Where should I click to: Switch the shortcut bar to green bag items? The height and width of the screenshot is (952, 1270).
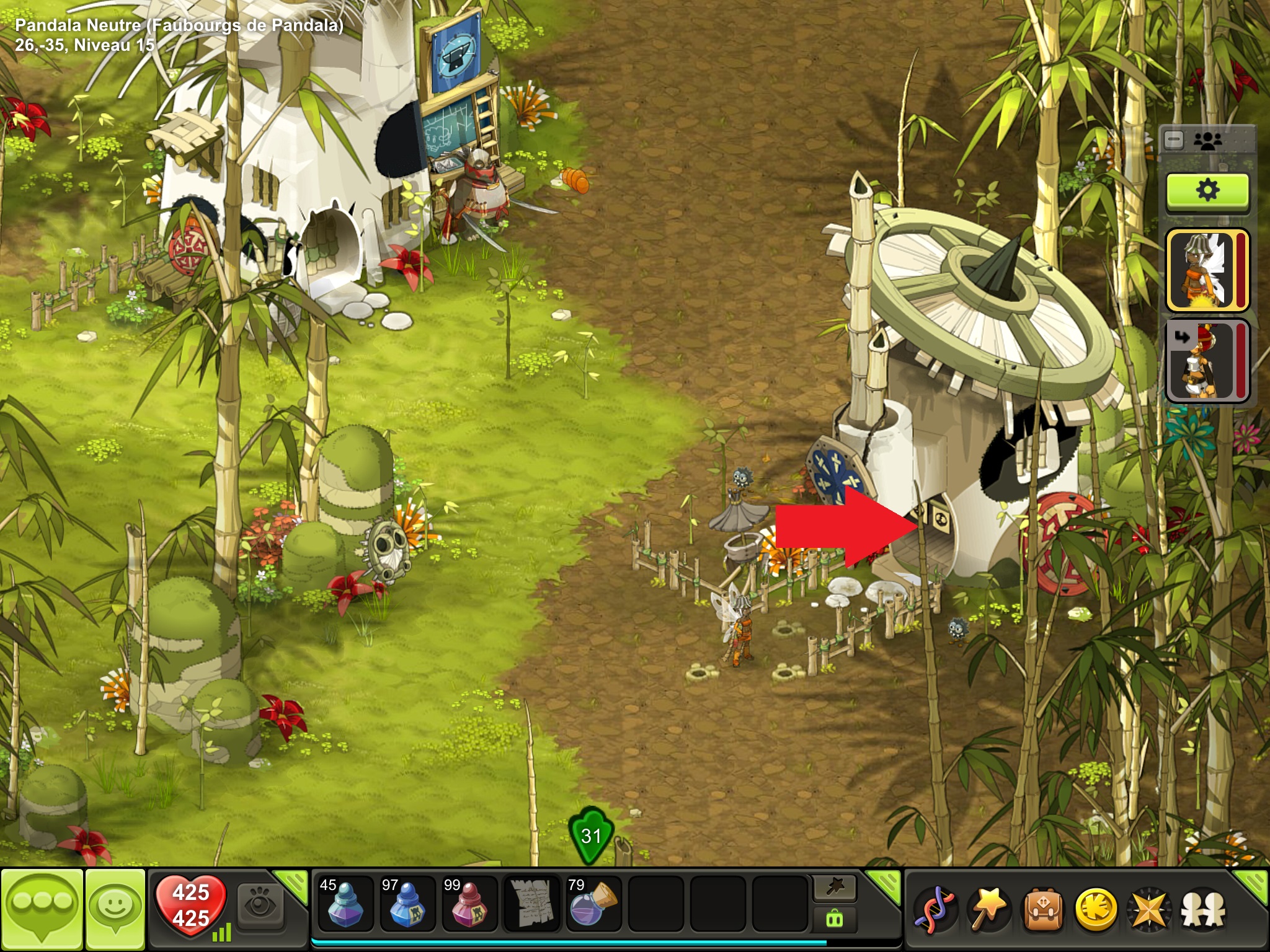pos(835,919)
